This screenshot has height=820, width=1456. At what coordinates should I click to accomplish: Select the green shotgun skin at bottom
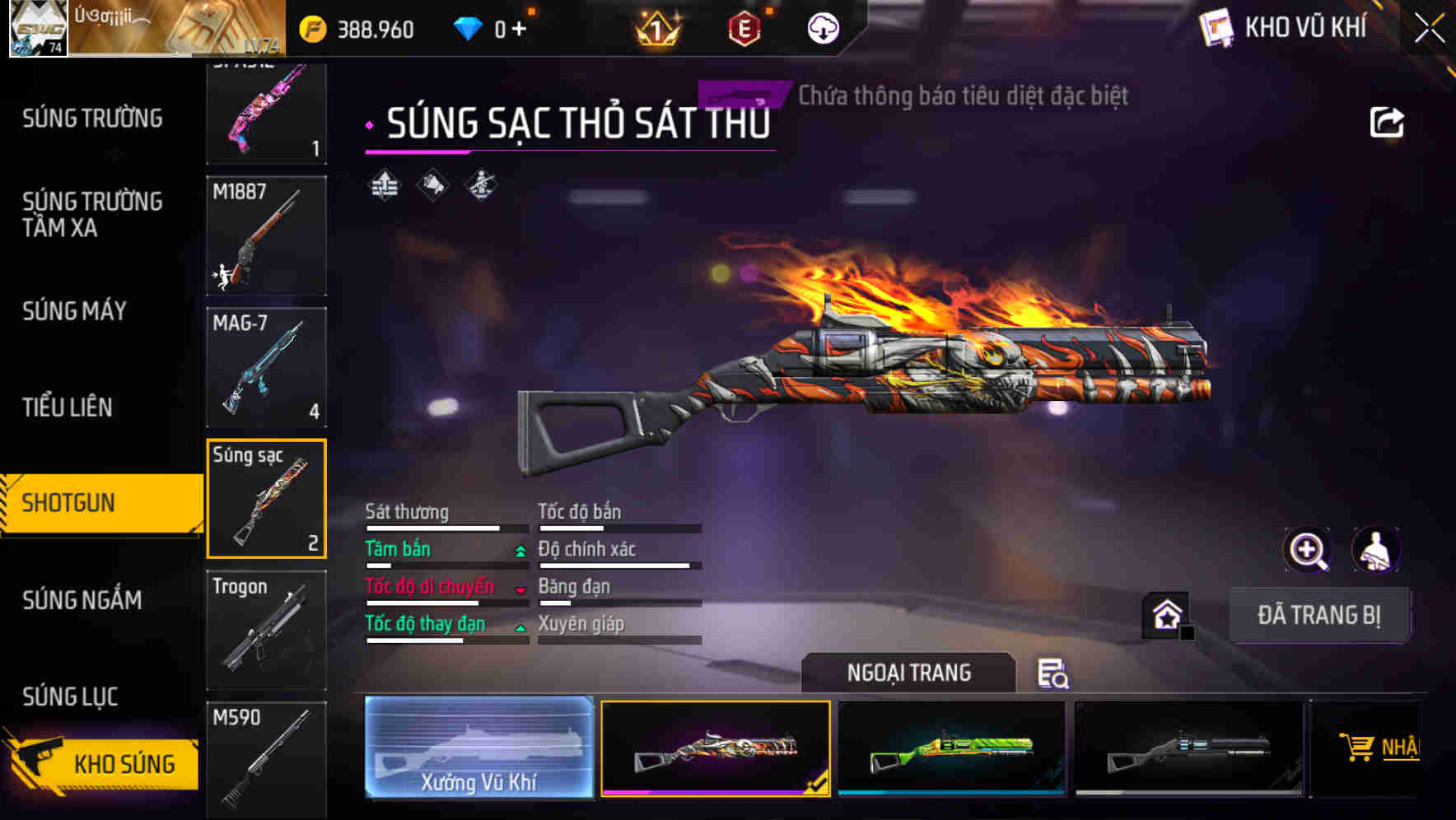click(950, 748)
